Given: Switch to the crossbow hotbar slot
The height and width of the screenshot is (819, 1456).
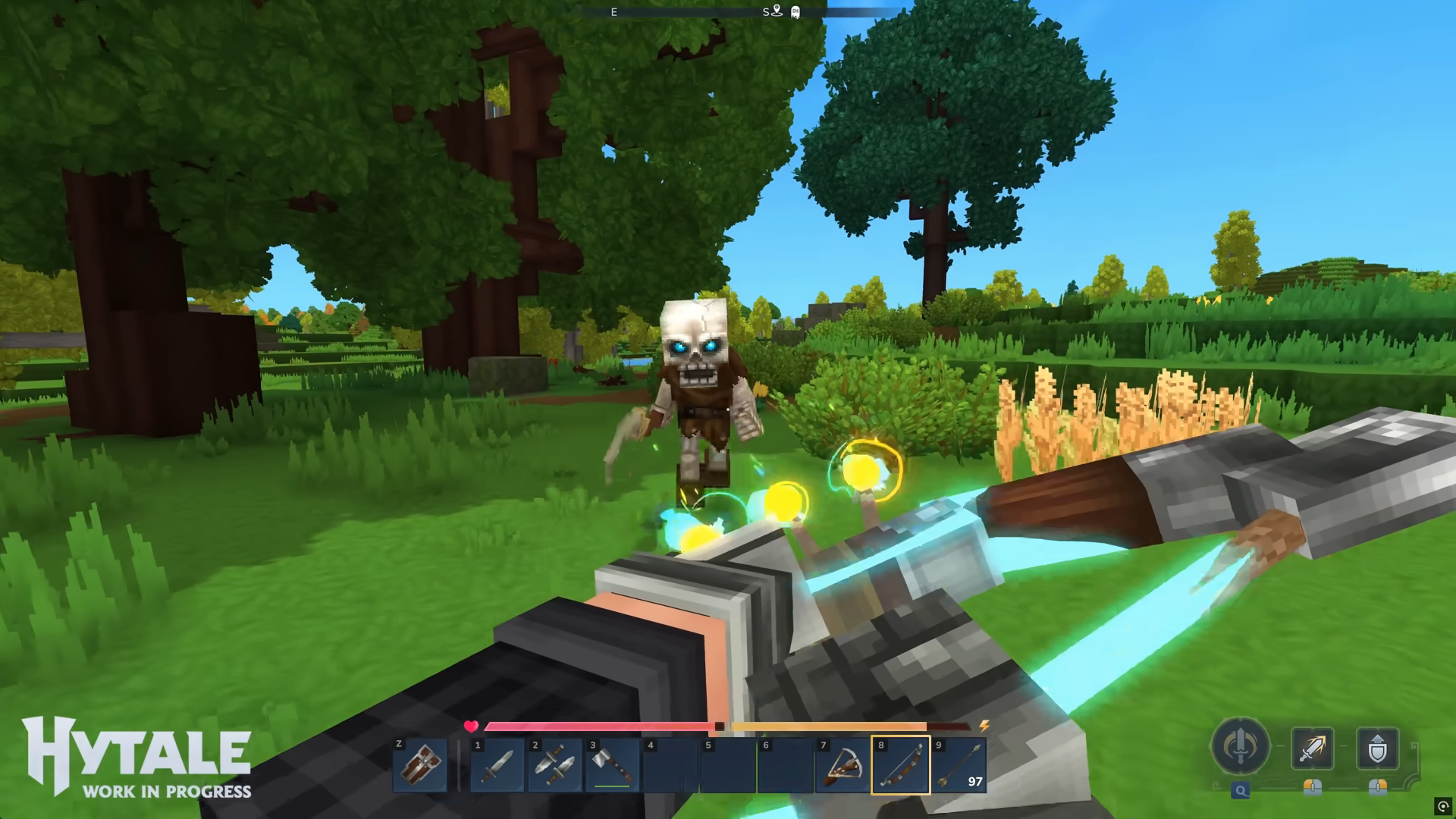Looking at the screenshot, I should [x=843, y=765].
